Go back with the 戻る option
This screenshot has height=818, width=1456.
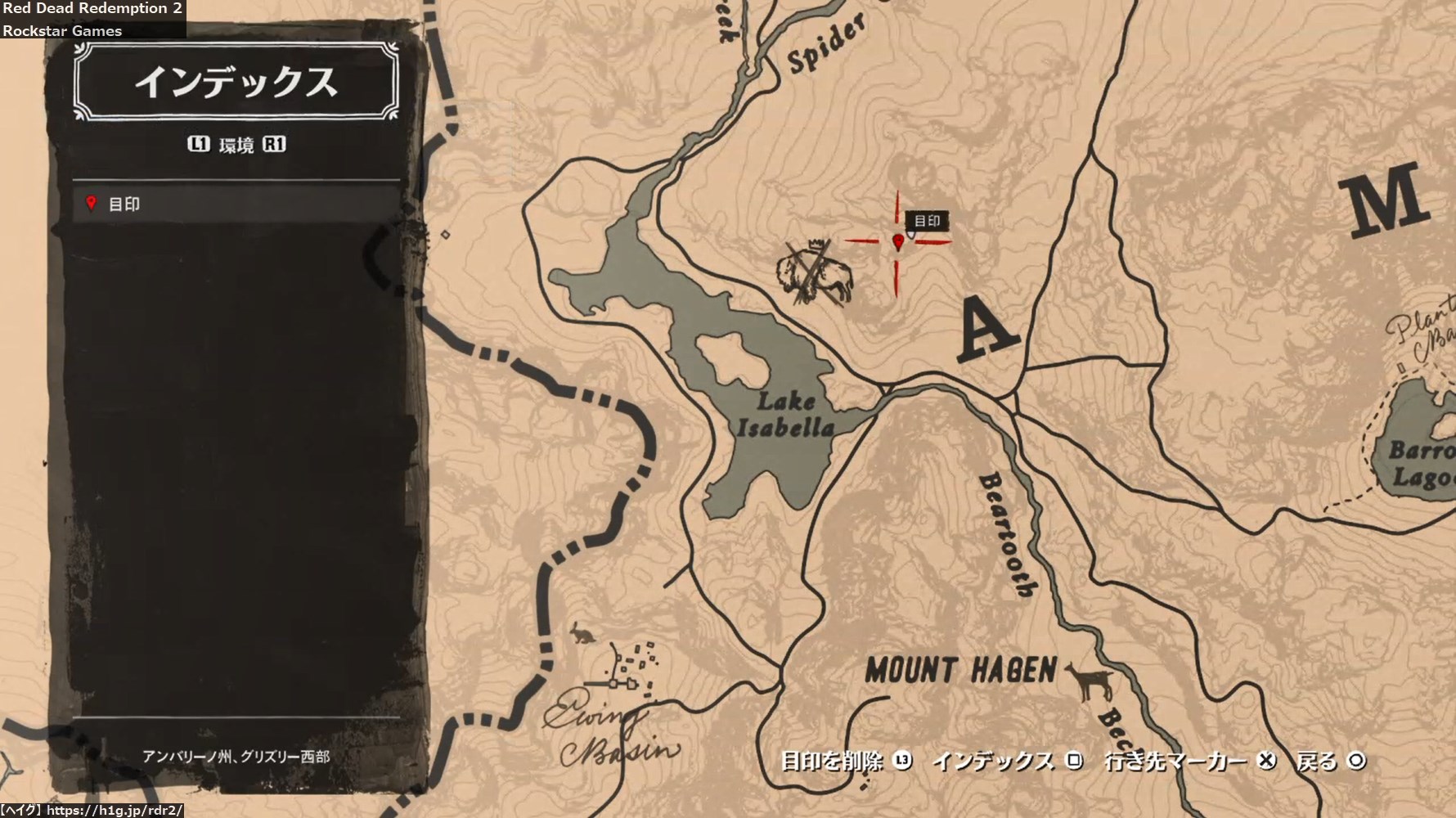[1330, 761]
